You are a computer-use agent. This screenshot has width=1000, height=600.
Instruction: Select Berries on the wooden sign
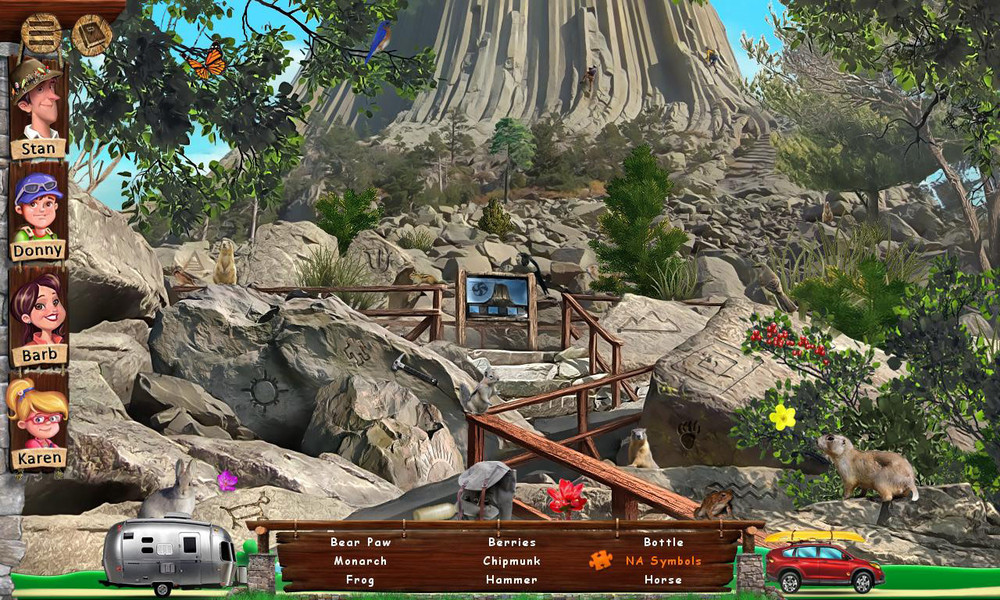pos(511,542)
